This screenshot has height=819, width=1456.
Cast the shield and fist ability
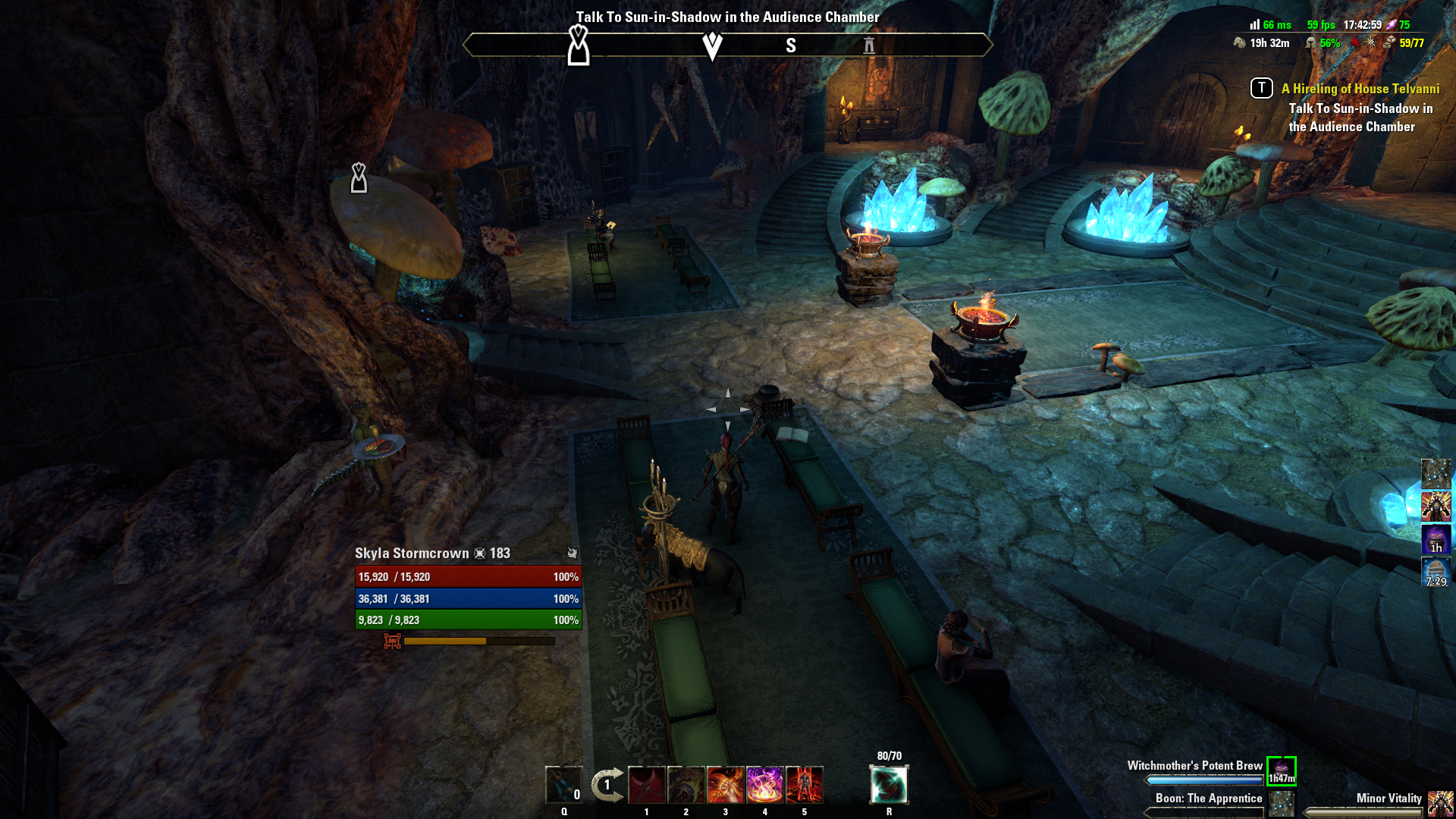686,785
